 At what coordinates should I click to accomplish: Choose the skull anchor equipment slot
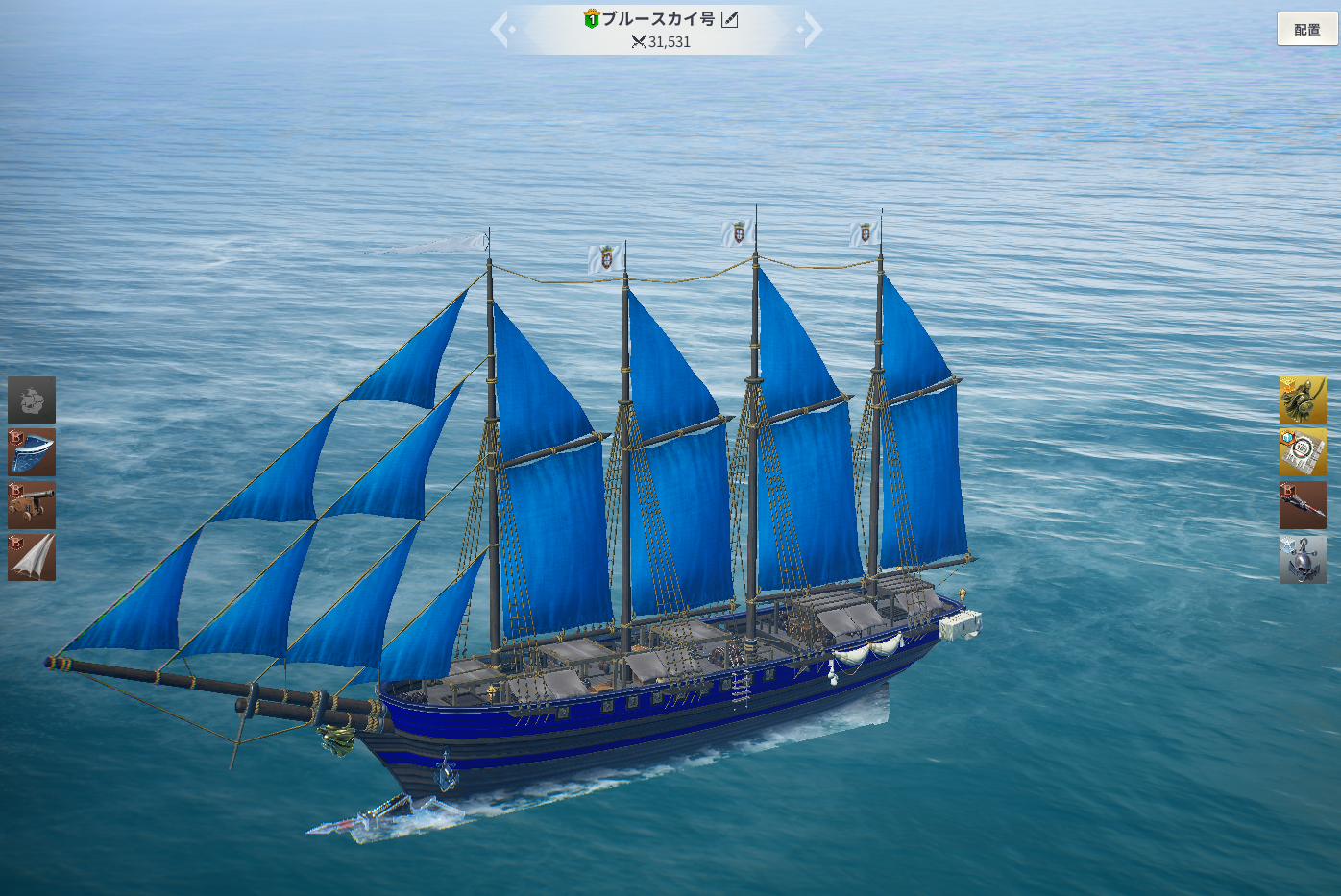tap(1303, 559)
